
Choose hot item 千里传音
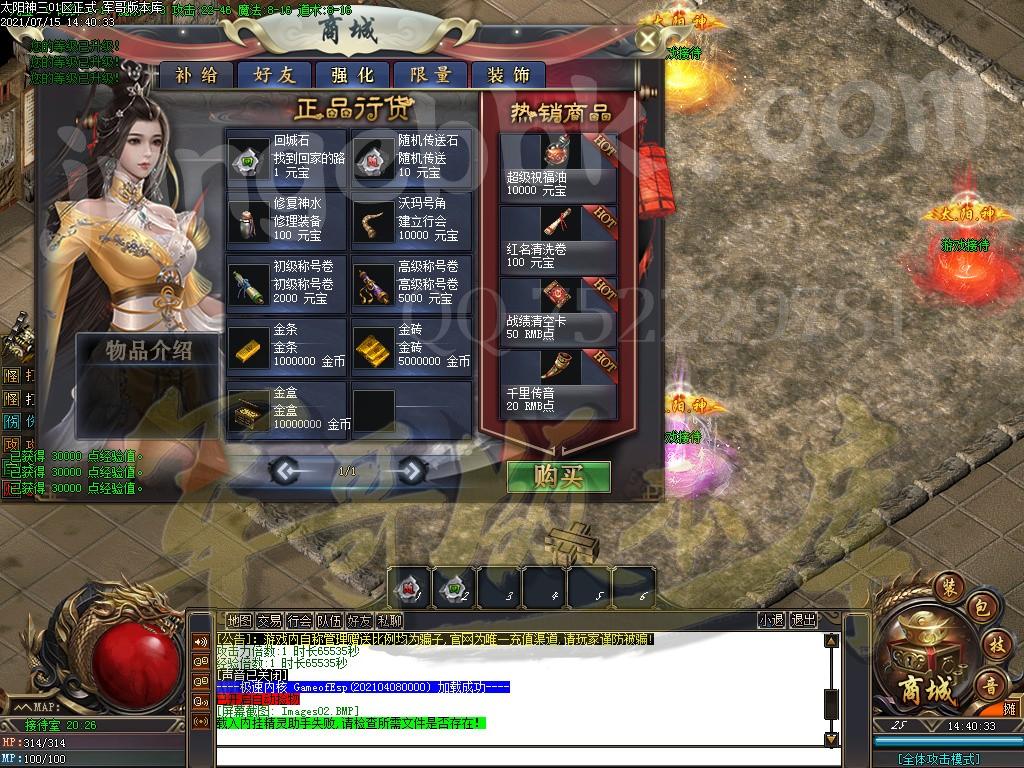(x=559, y=381)
